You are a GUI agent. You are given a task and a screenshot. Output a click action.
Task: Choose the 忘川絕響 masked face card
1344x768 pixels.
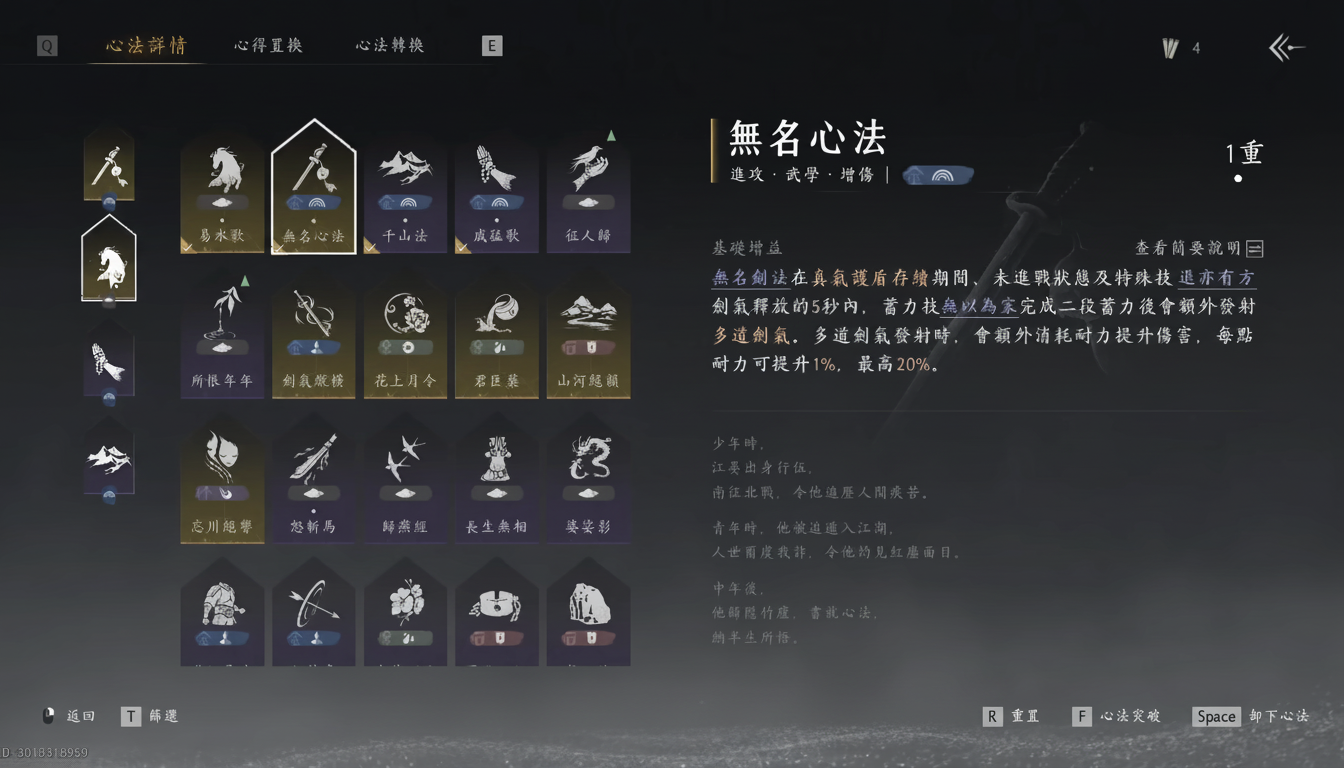point(222,485)
